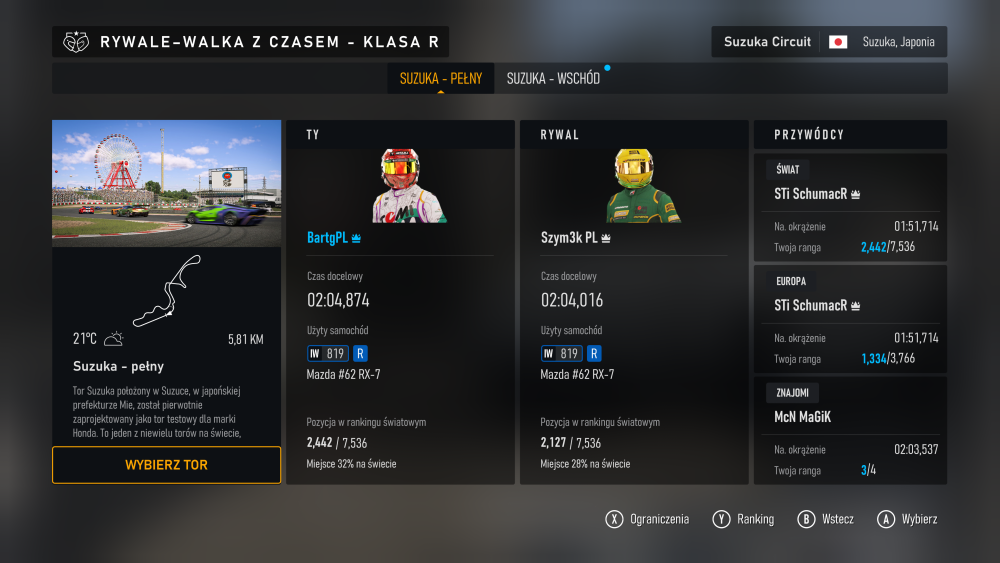Confirm with Wybierz option
This screenshot has height=563, width=1000.
[x=908, y=519]
